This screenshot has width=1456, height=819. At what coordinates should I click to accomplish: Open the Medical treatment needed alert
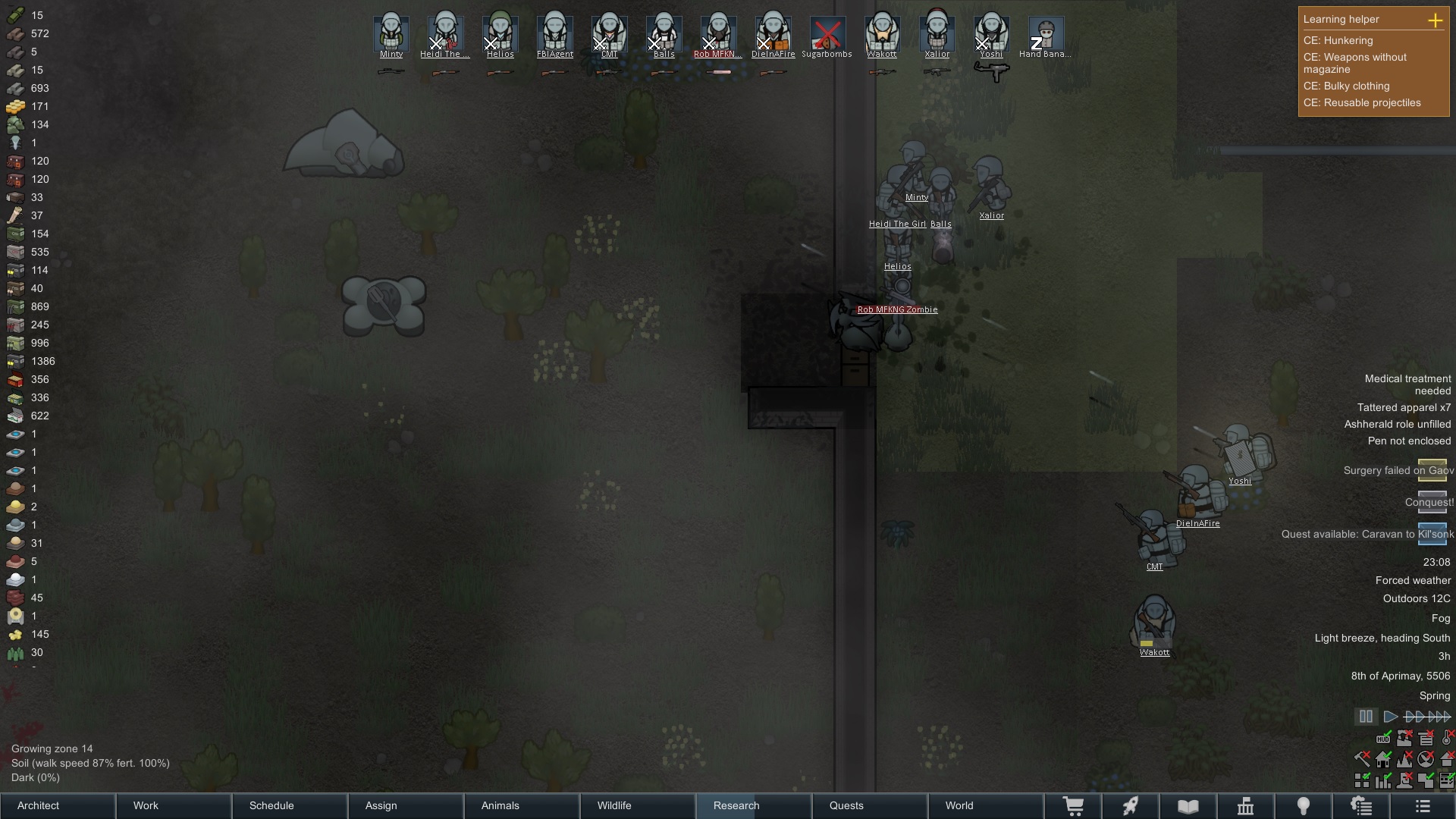[1408, 384]
